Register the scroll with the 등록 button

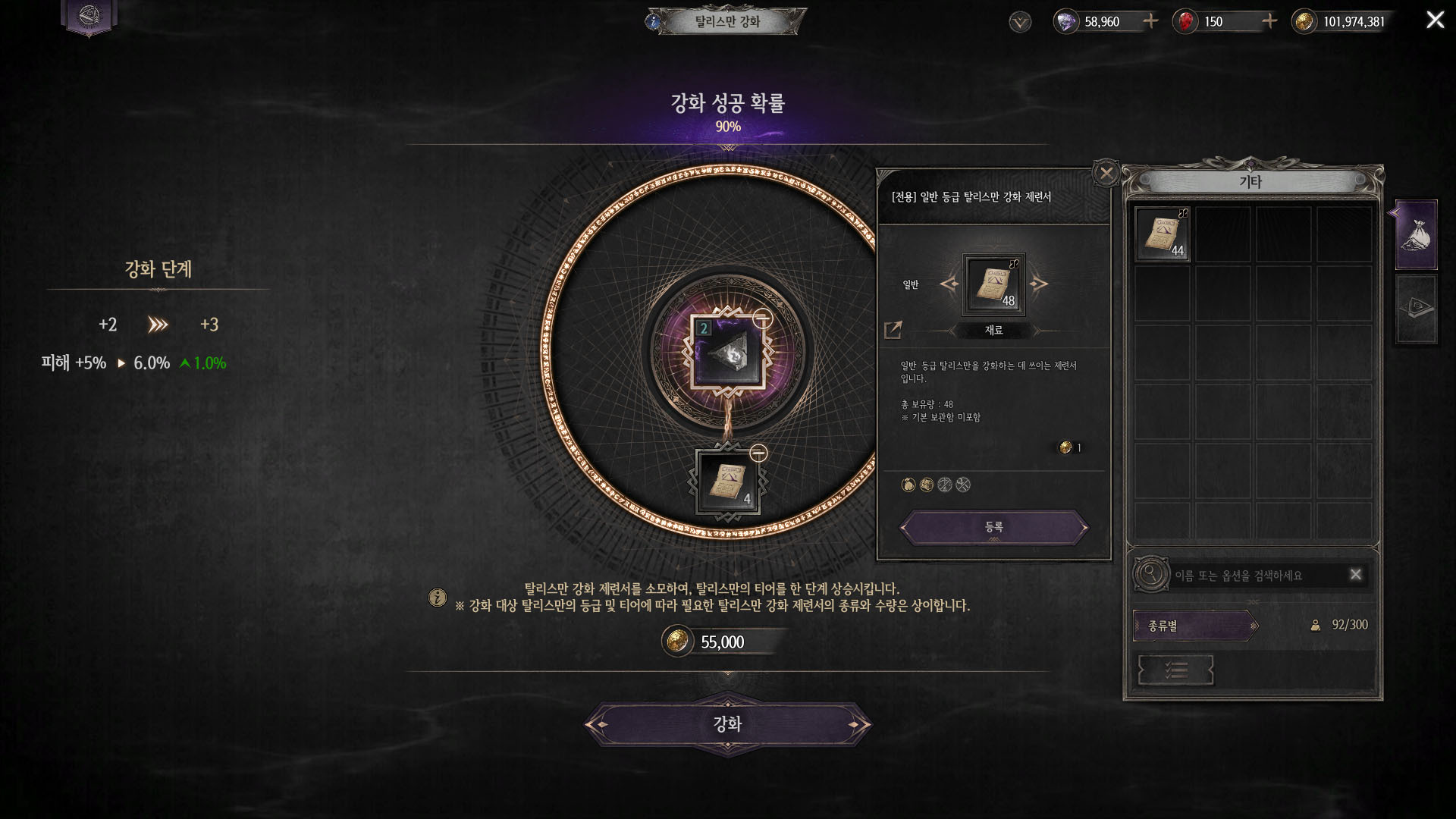point(993,527)
